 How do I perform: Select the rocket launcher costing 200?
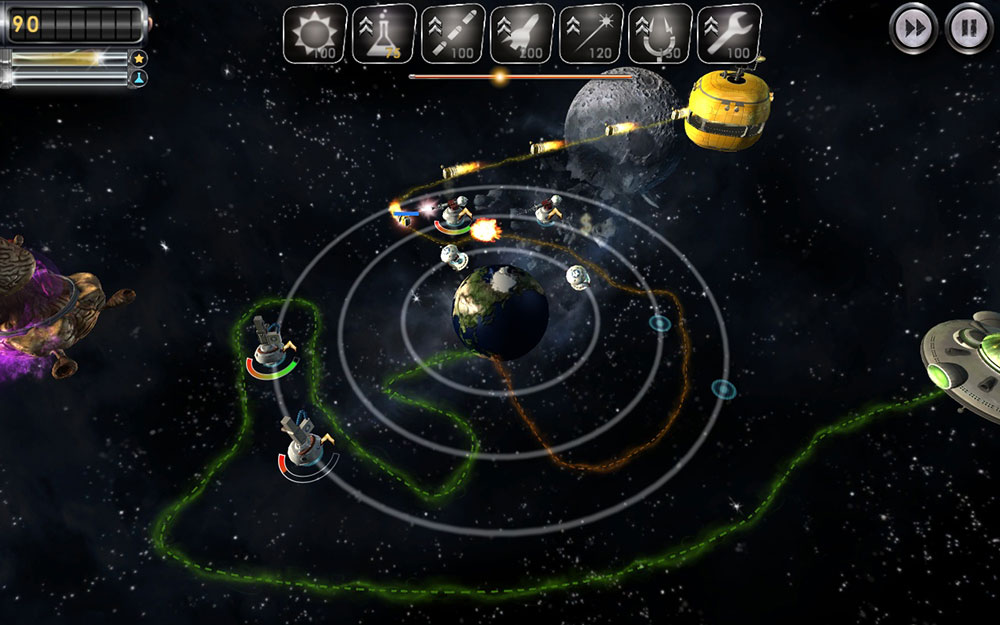[x=522, y=34]
